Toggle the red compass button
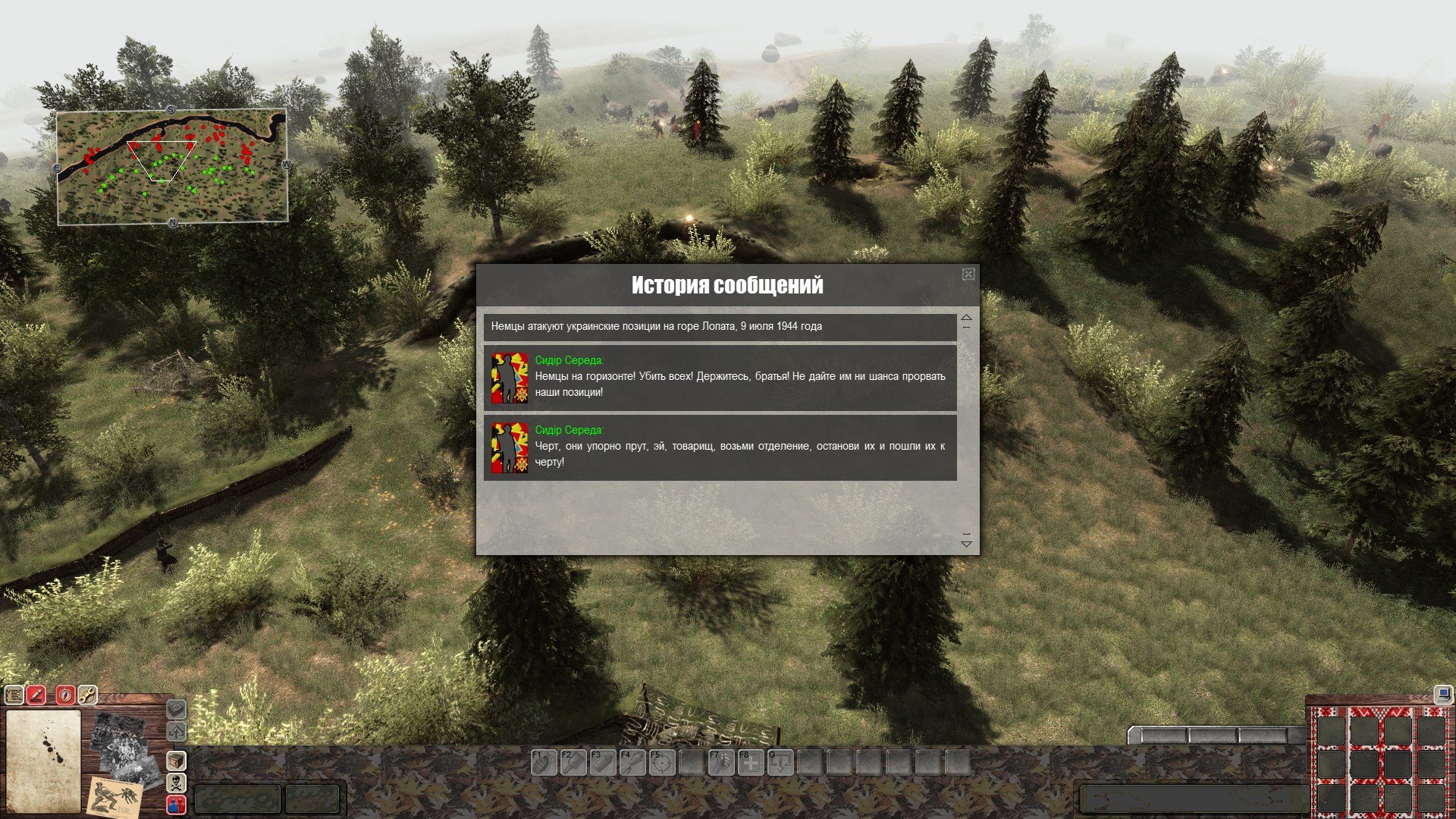1456x819 pixels. (x=65, y=695)
